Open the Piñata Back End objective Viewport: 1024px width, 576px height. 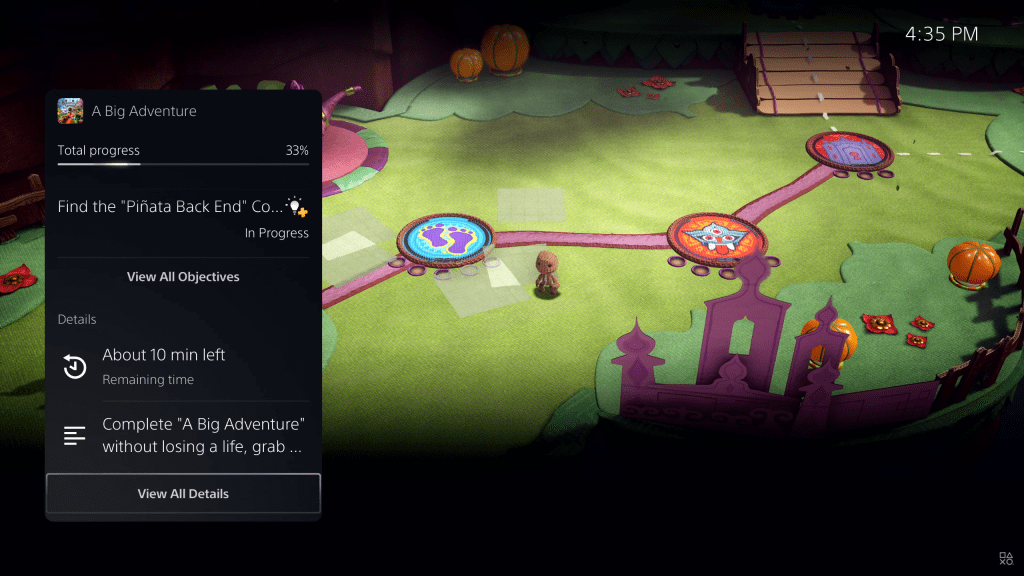click(170, 208)
